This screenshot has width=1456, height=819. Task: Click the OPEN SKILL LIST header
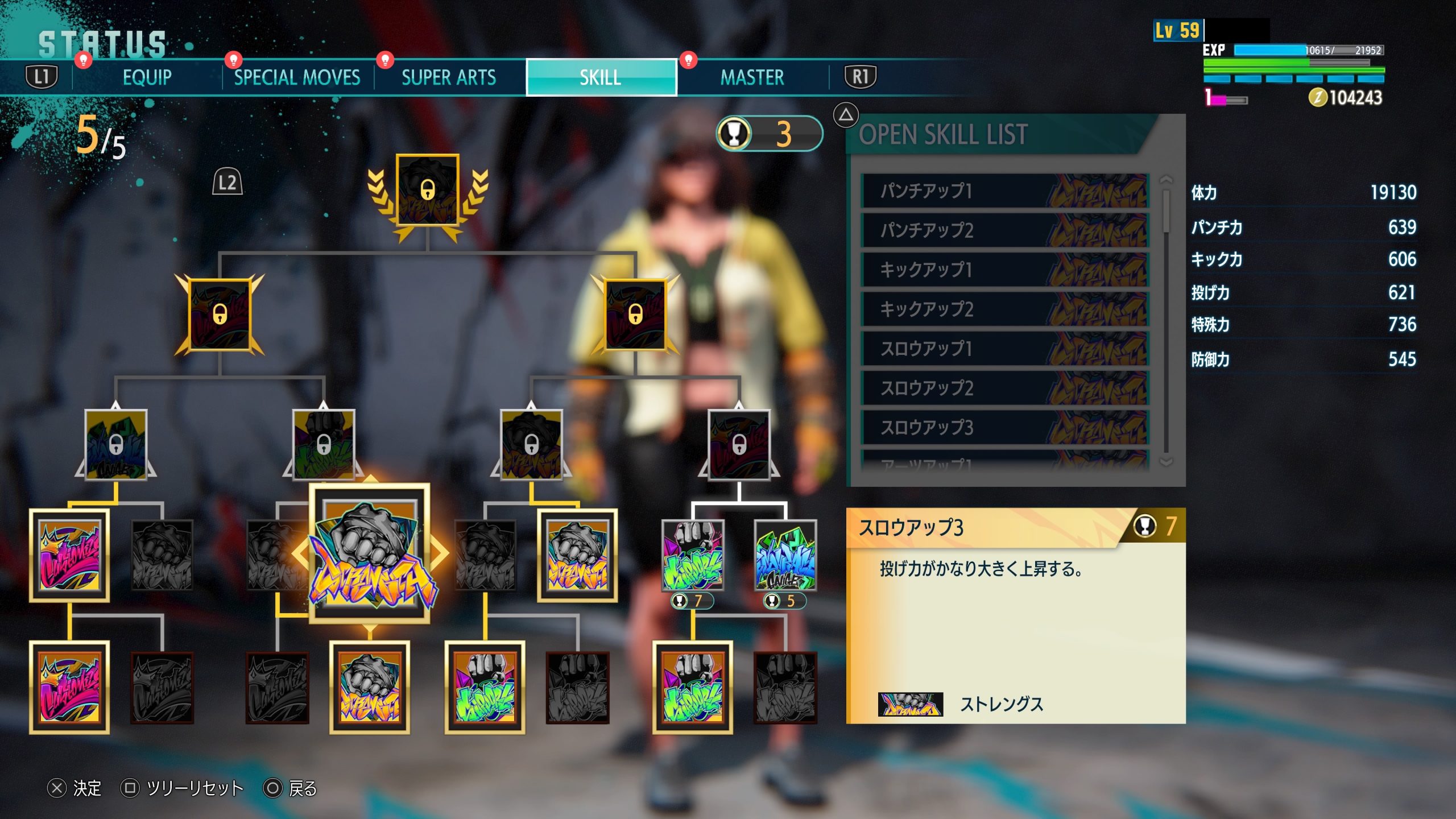pos(943,135)
